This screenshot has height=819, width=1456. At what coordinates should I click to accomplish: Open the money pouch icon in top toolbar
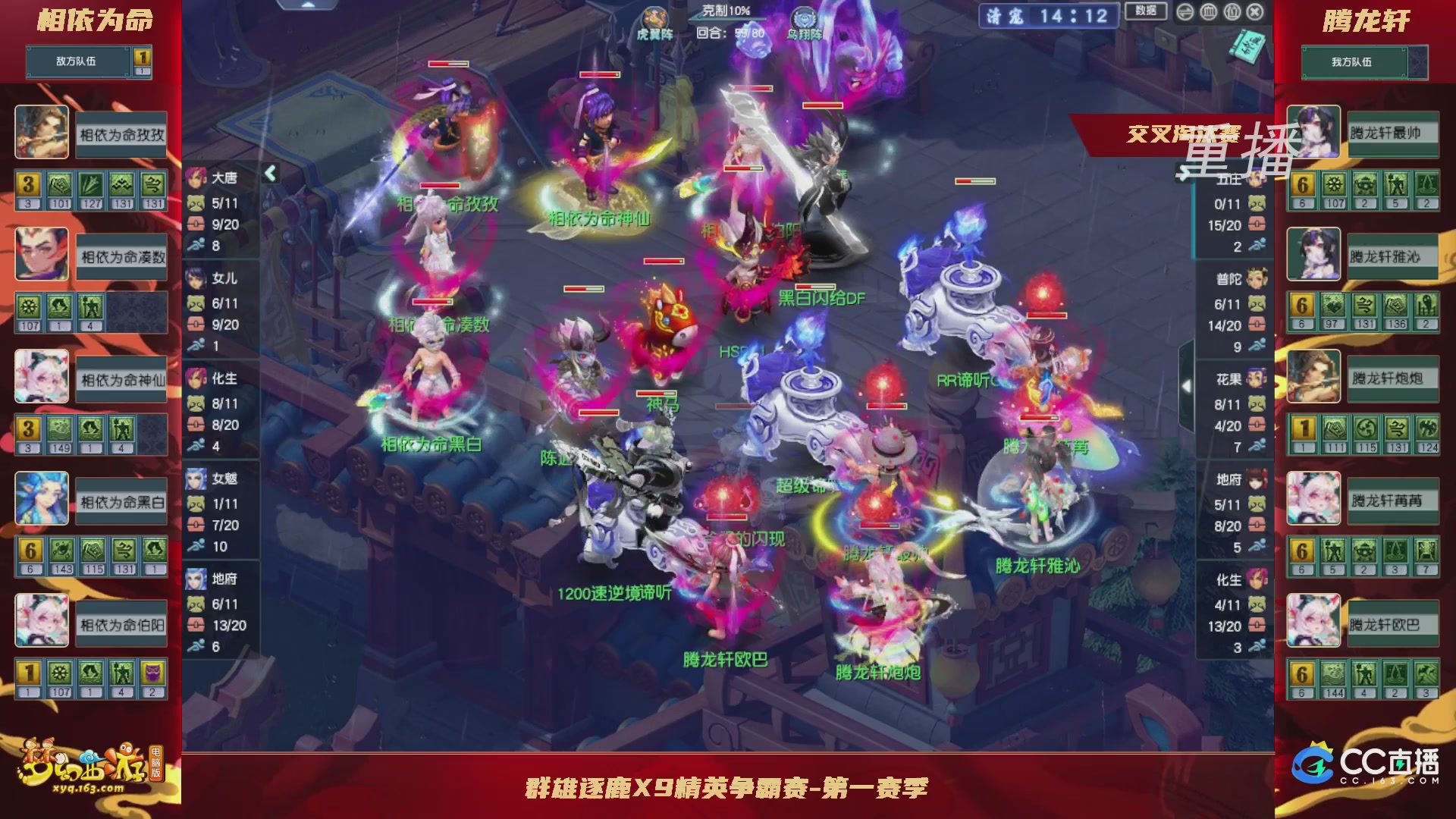click(1232, 12)
